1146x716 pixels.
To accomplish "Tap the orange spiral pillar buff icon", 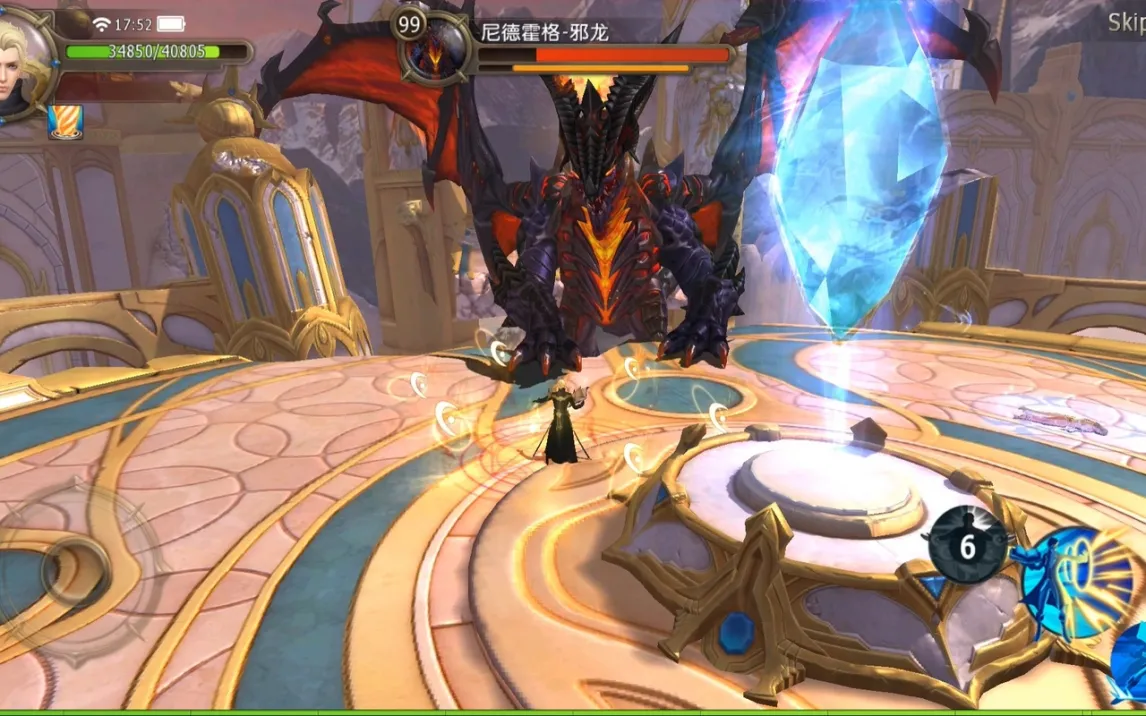I will point(65,121).
